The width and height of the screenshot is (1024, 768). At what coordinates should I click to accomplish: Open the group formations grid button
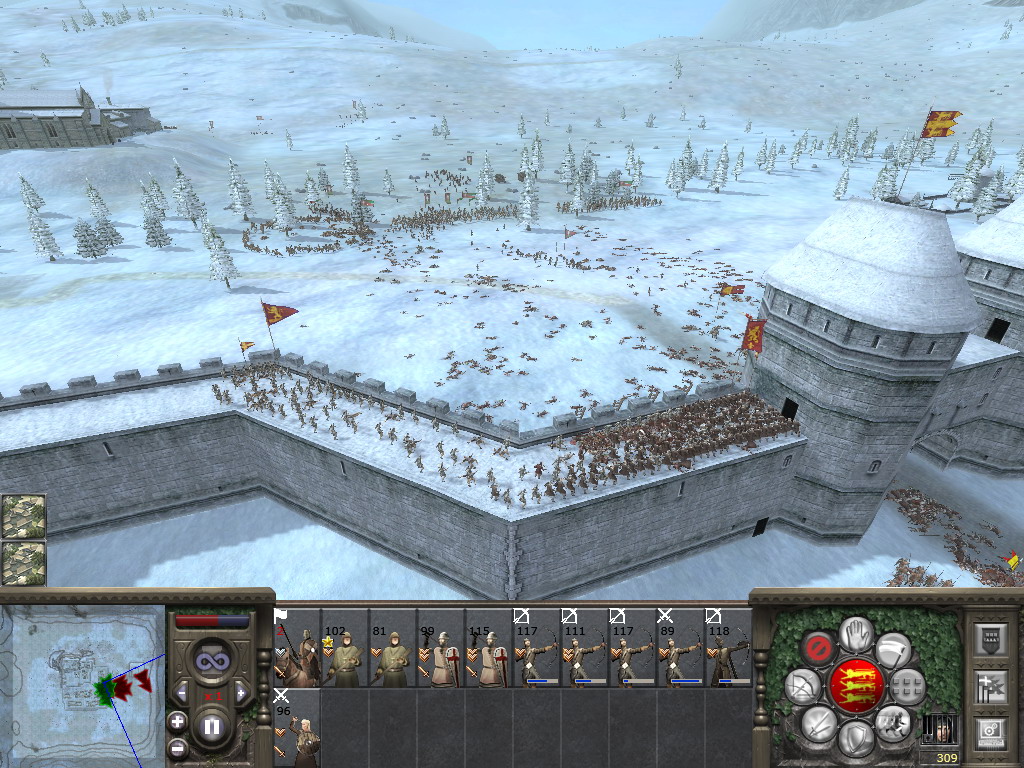pos(909,686)
